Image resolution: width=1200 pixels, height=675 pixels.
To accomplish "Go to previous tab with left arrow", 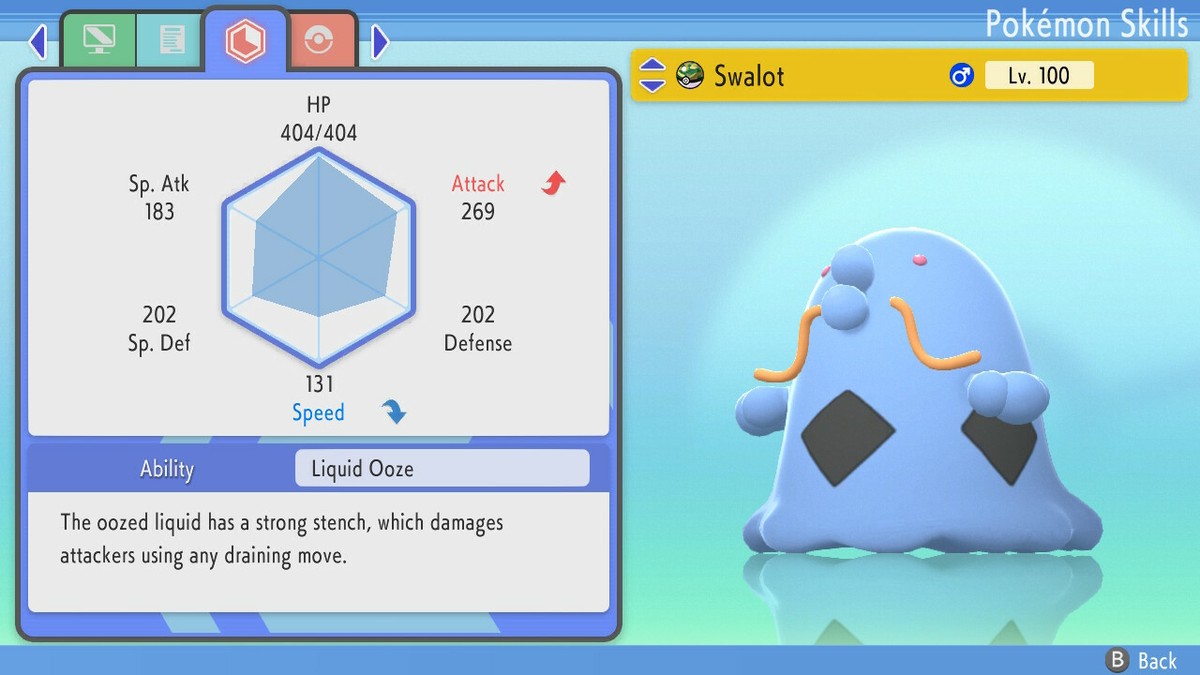I will click(38, 42).
